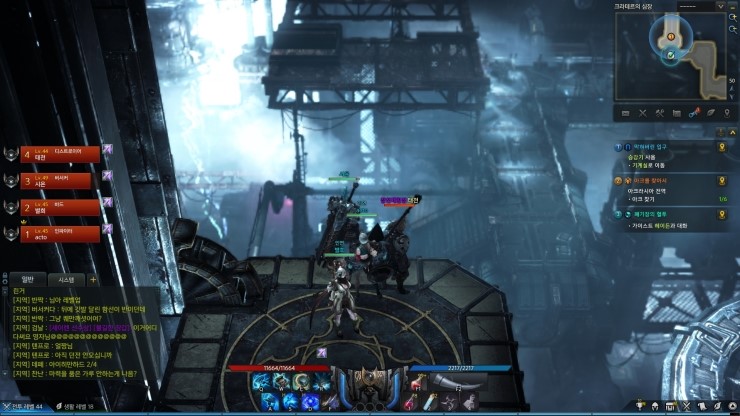Add a new chat tab with plus
Image resolution: width=740 pixels, height=416 pixels.
point(93,279)
